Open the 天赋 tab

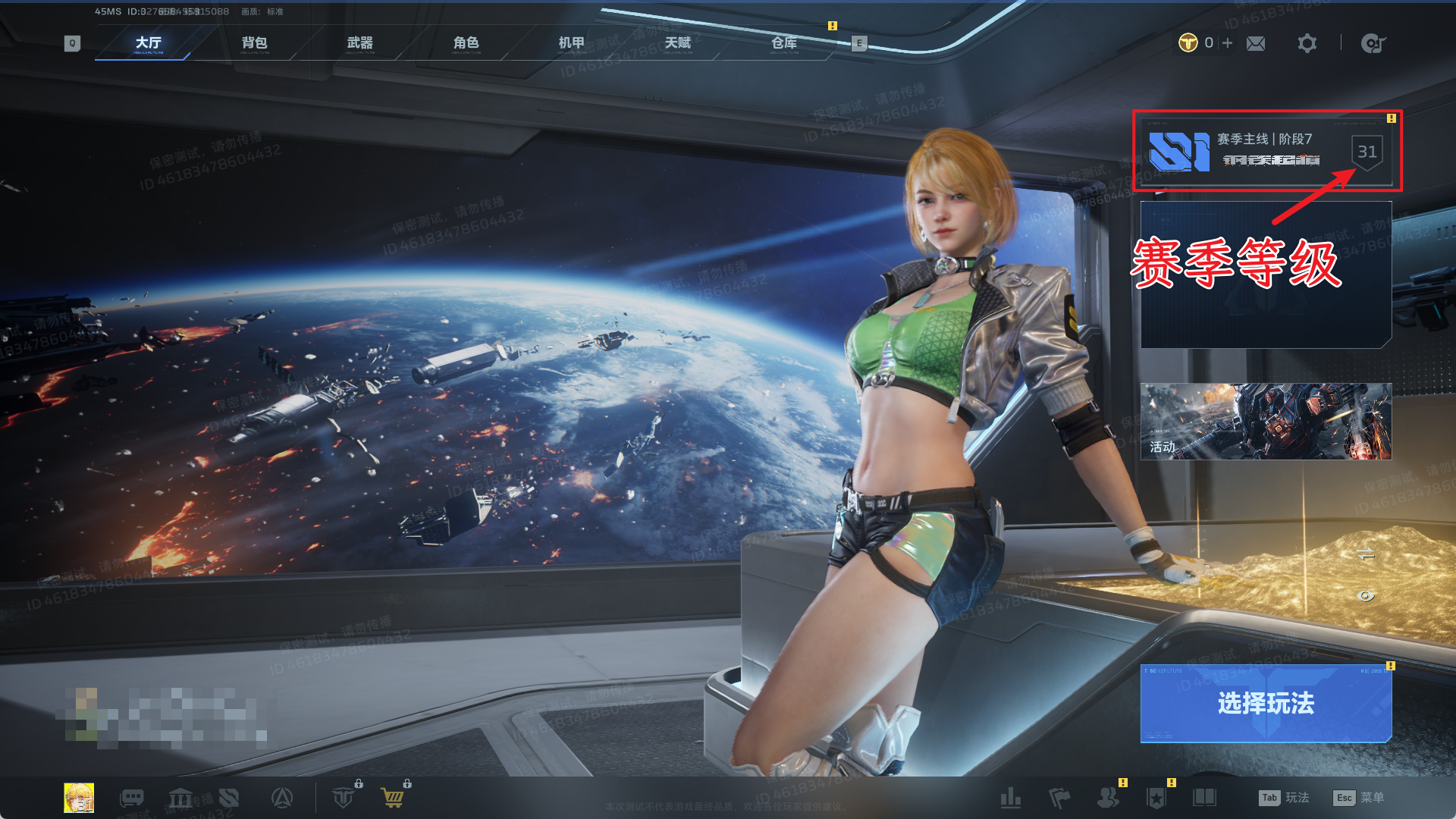tap(678, 43)
